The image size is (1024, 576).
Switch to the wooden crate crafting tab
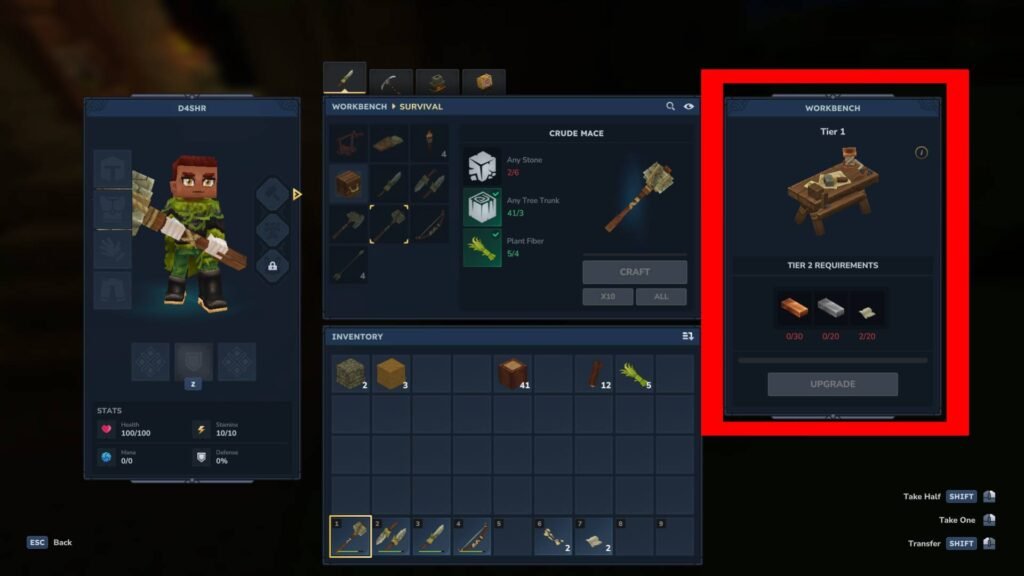tap(484, 82)
